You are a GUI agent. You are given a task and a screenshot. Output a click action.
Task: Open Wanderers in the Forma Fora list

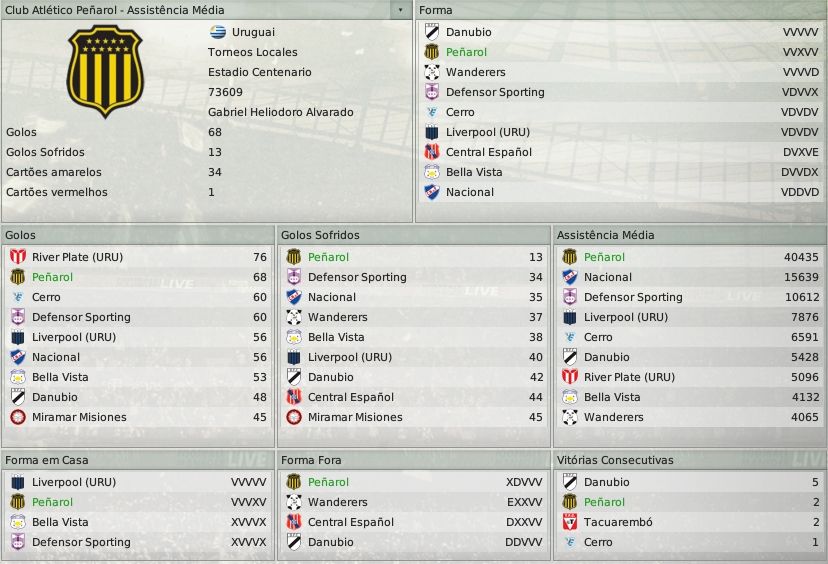click(x=337, y=502)
